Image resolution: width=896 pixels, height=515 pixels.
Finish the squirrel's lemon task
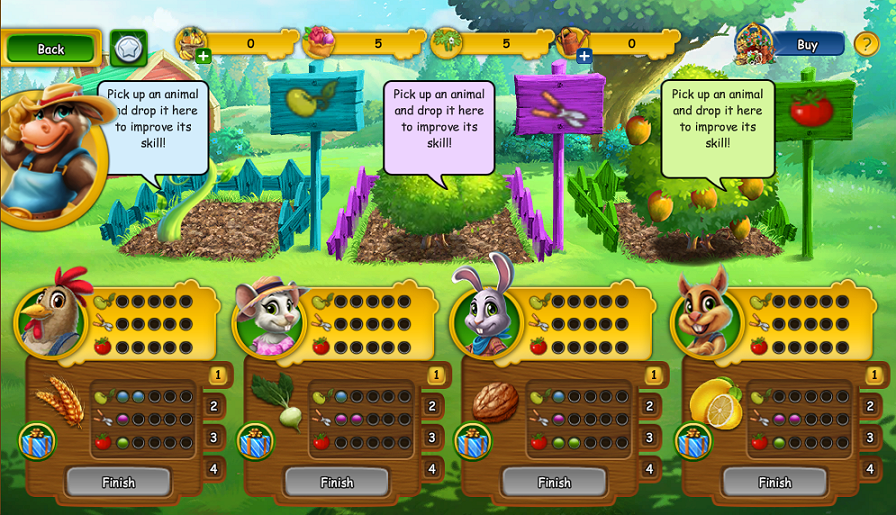click(x=774, y=482)
